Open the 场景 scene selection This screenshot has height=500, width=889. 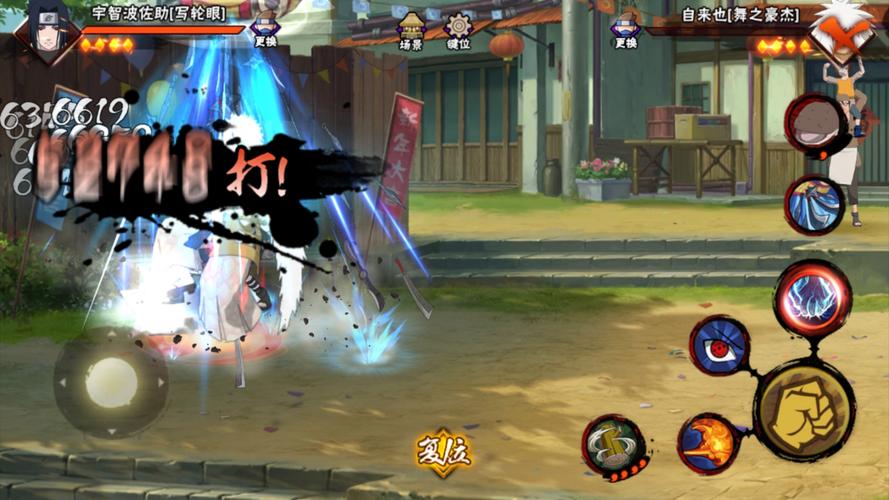[410, 31]
